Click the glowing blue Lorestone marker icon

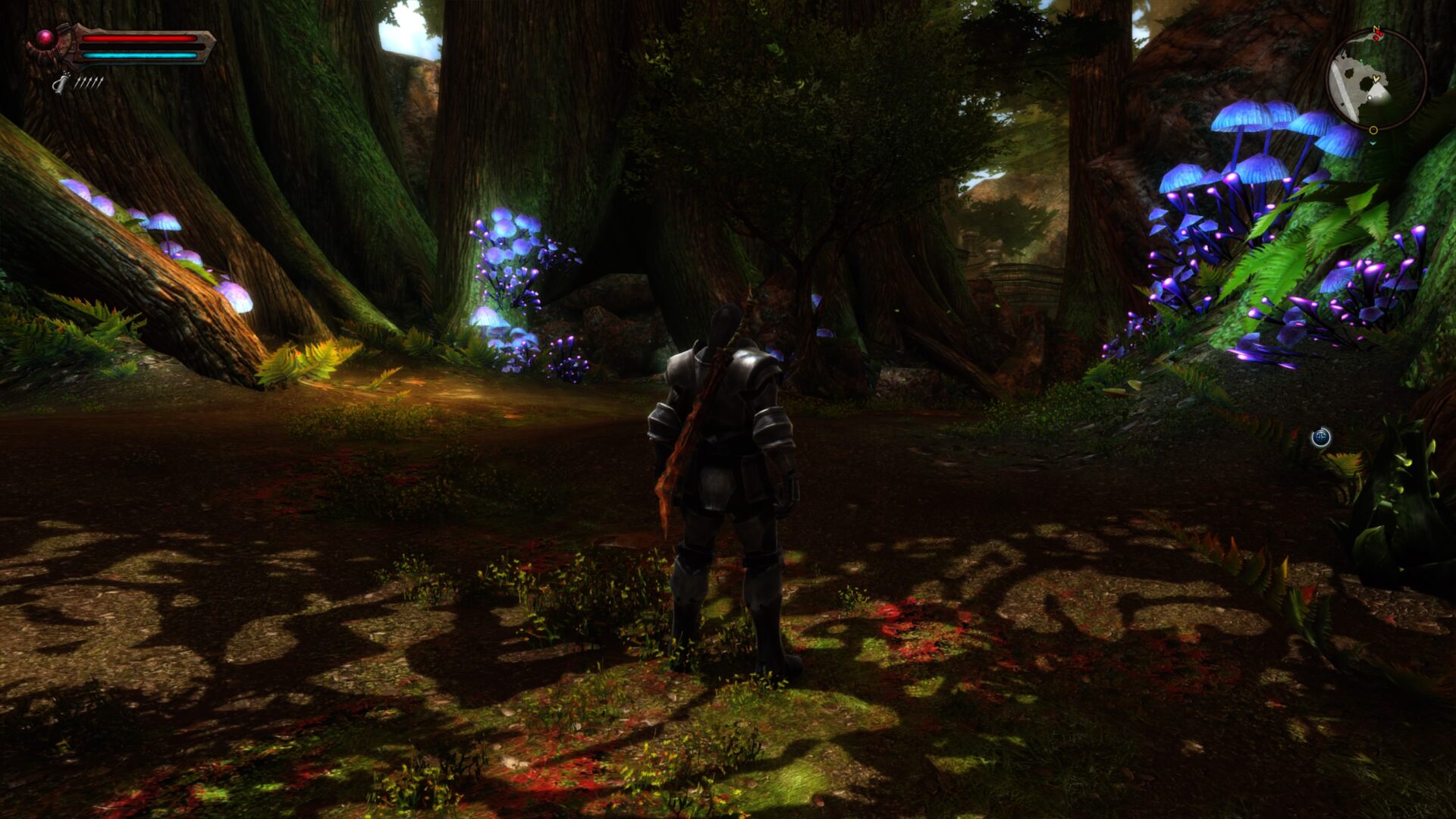click(1321, 437)
